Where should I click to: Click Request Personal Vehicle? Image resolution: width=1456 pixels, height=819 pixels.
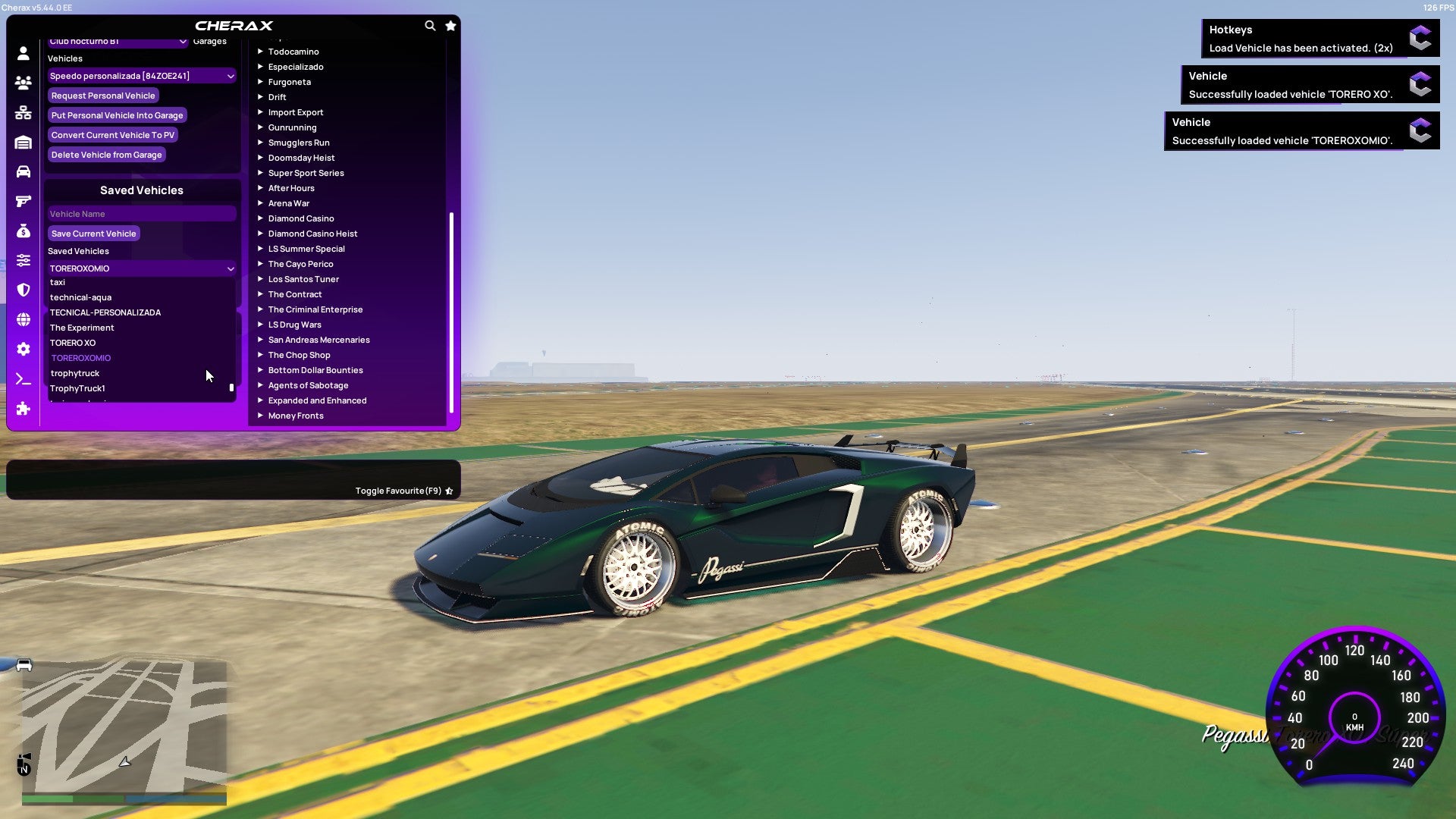103,95
